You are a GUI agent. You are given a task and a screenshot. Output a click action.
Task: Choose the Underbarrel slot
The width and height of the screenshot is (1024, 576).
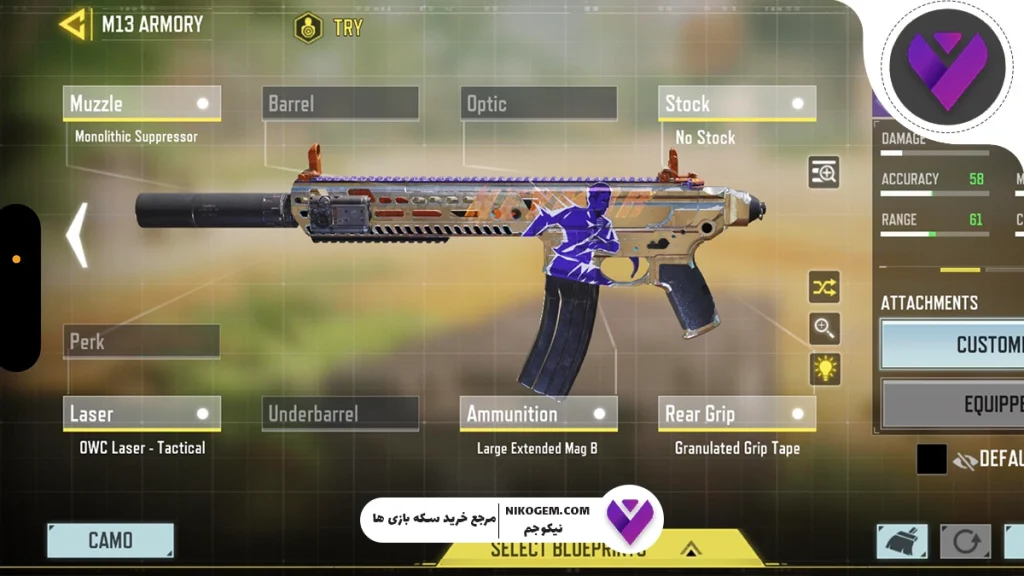coord(340,413)
